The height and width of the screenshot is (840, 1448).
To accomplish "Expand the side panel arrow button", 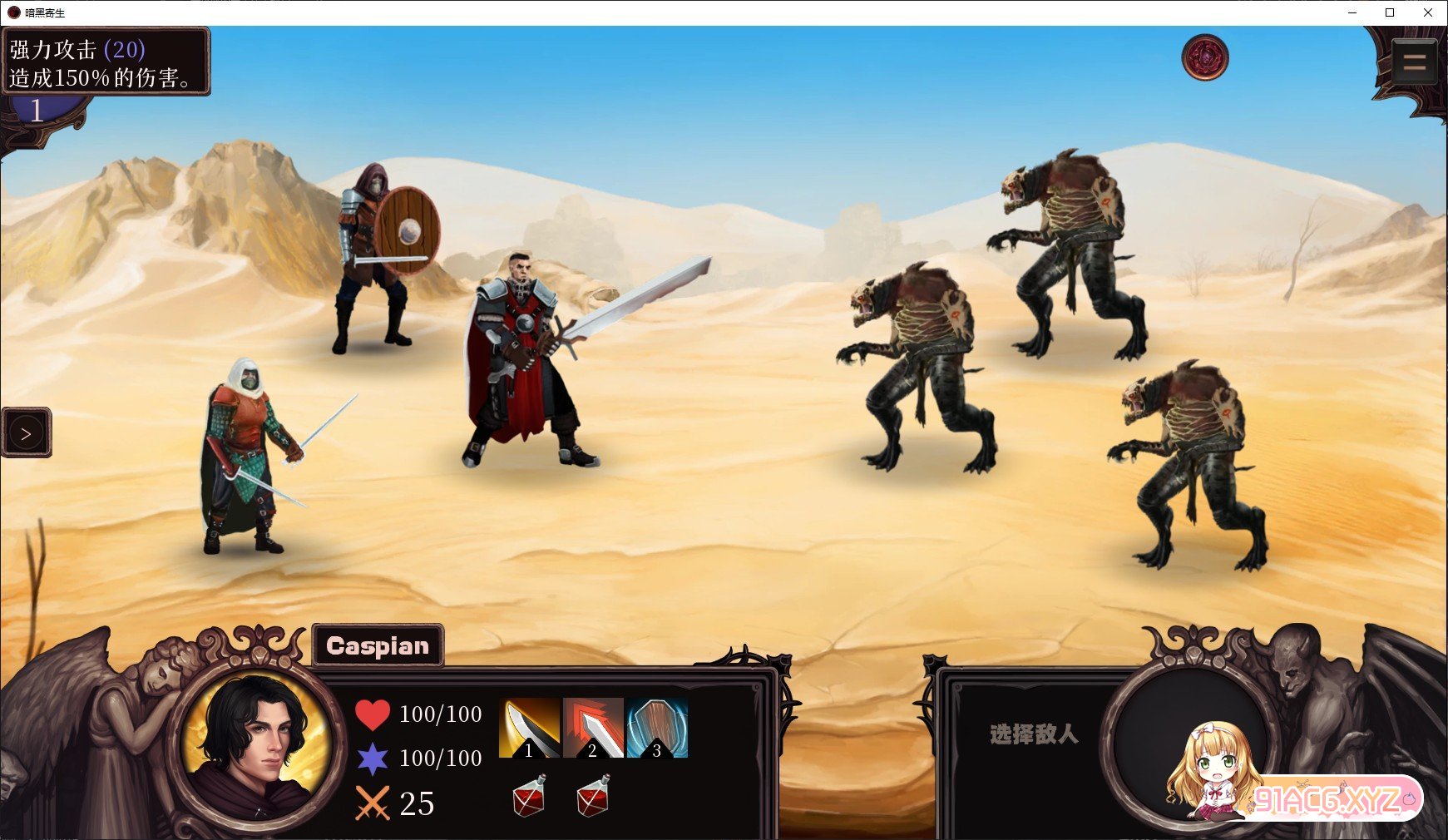I will [26, 433].
